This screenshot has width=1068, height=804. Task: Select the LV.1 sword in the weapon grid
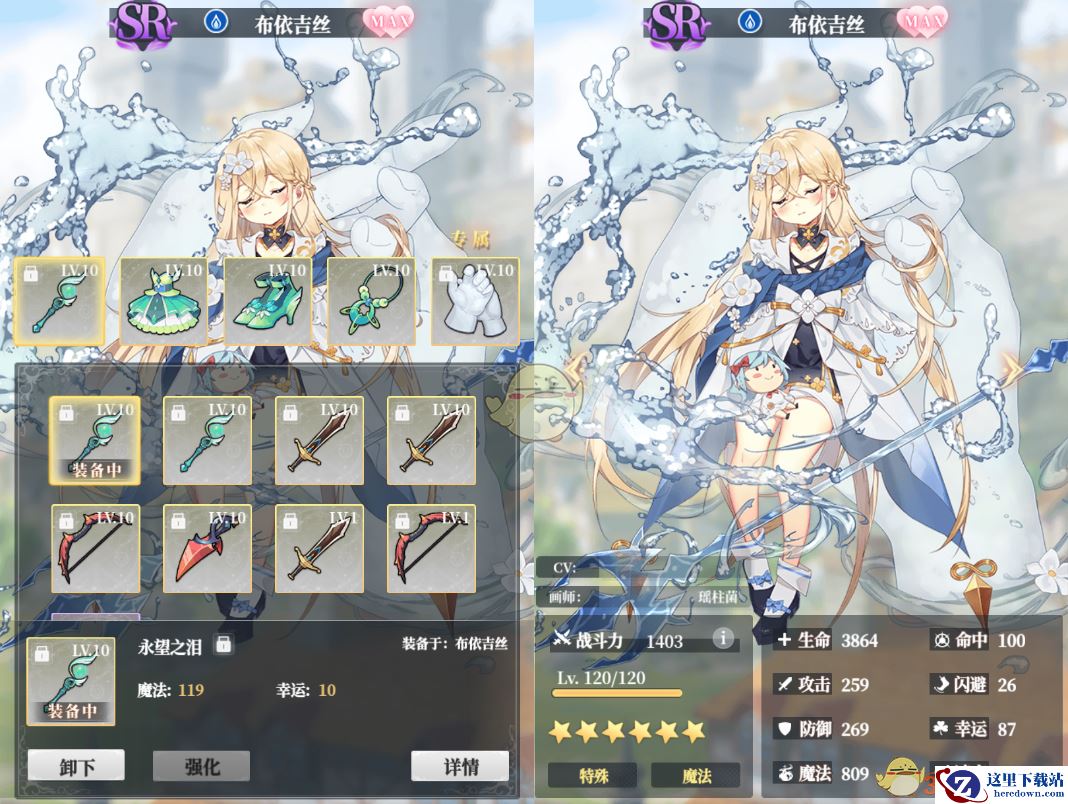click(x=319, y=548)
